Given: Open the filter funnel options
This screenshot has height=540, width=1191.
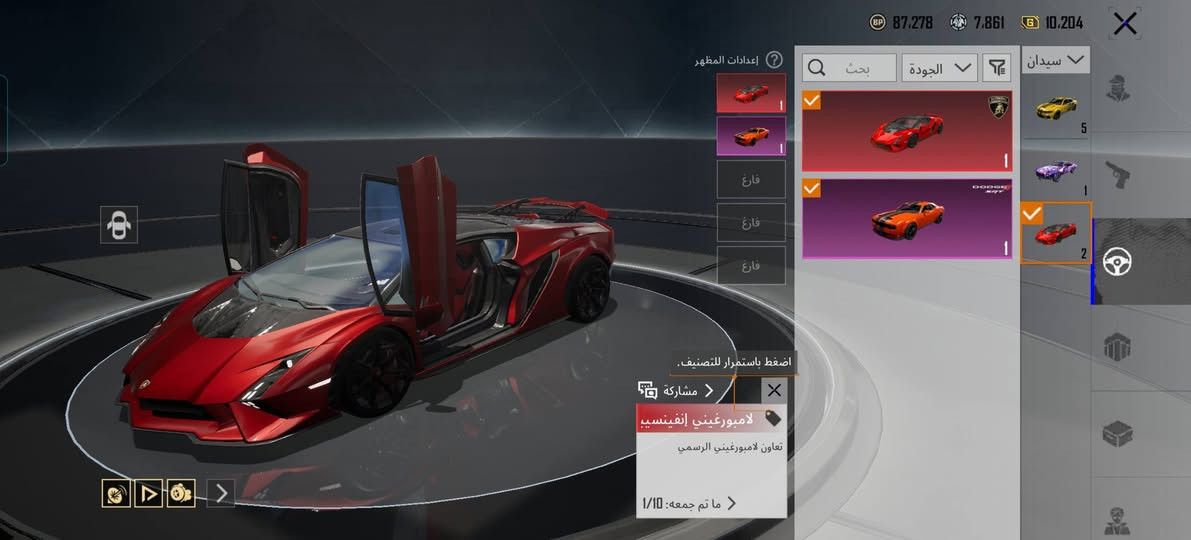Looking at the screenshot, I should 997,68.
